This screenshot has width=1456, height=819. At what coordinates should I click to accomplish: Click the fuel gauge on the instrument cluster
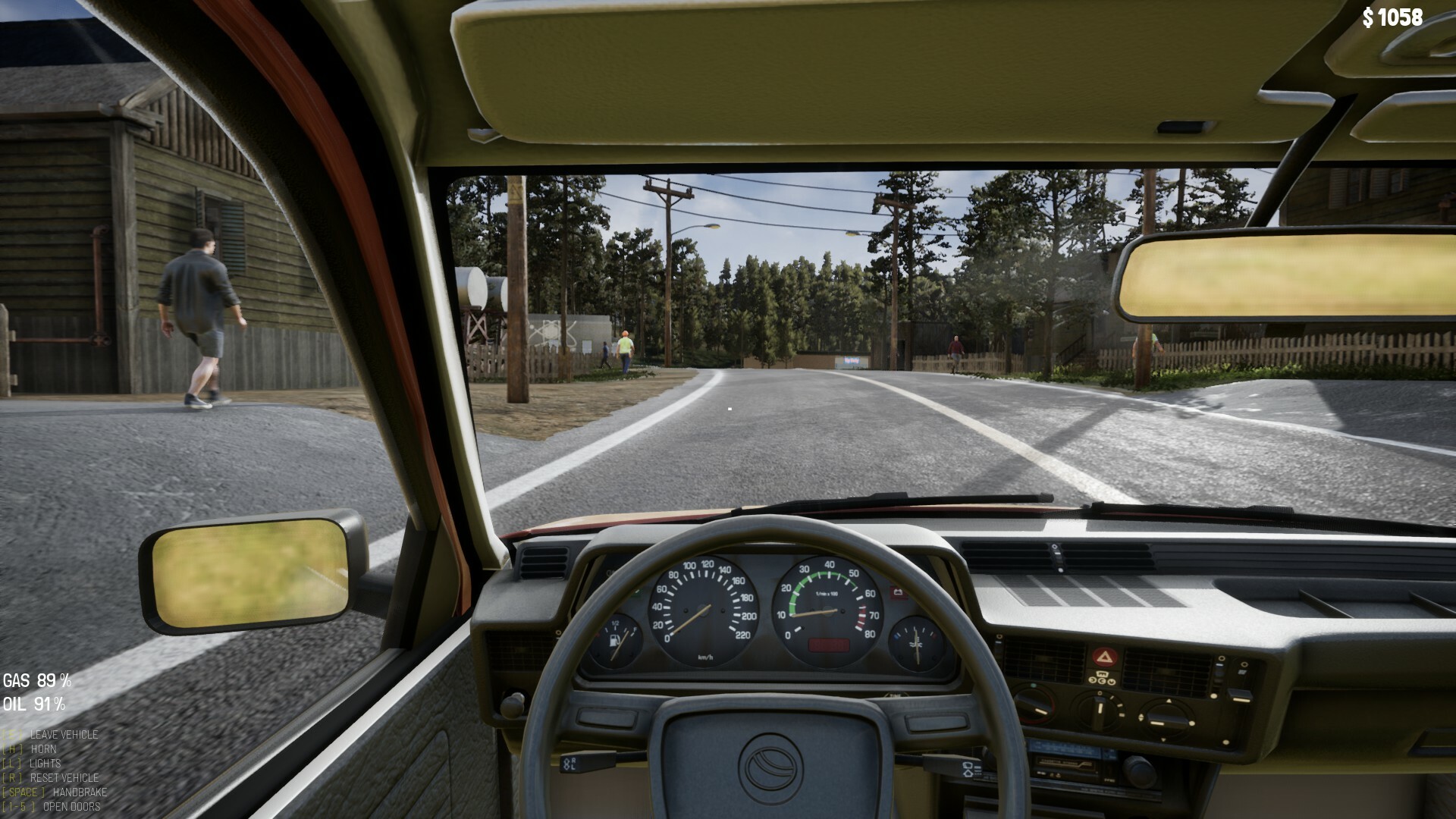[x=614, y=641]
